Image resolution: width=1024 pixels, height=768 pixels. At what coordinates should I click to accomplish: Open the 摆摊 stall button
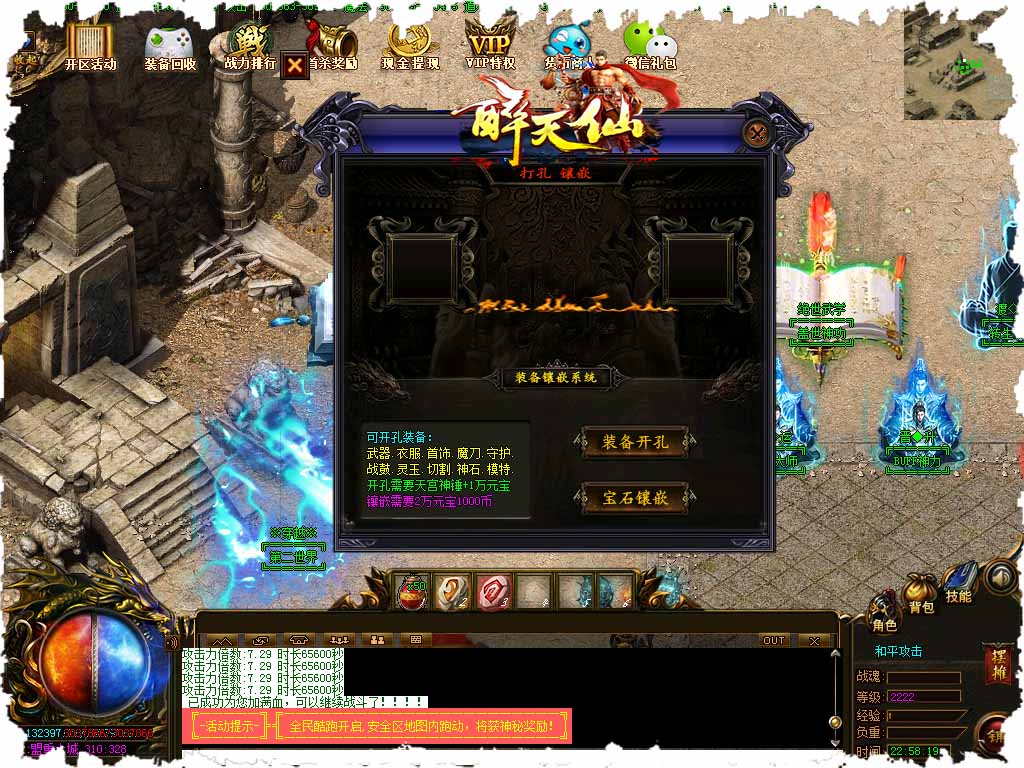(997, 664)
